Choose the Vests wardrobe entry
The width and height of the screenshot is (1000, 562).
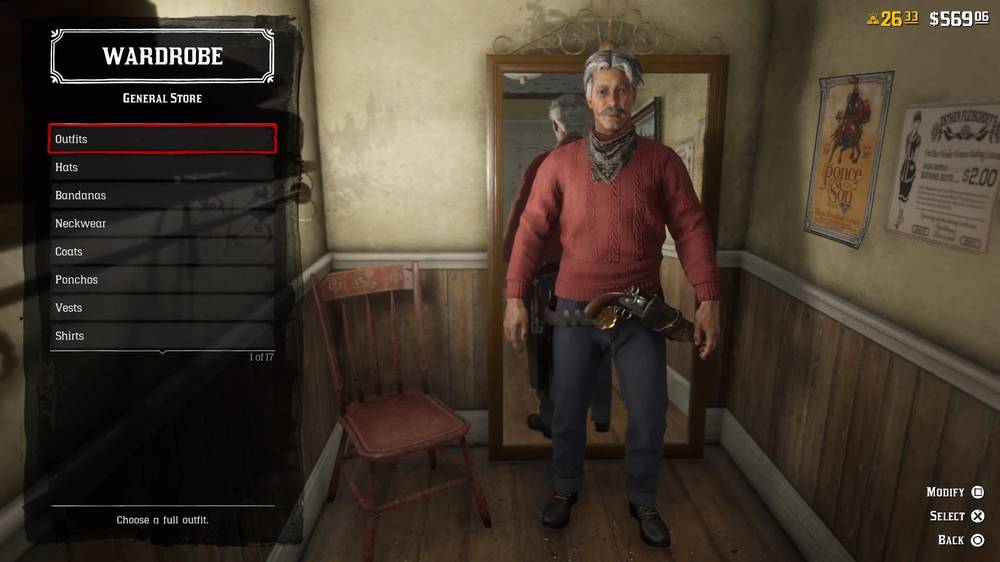tap(162, 307)
